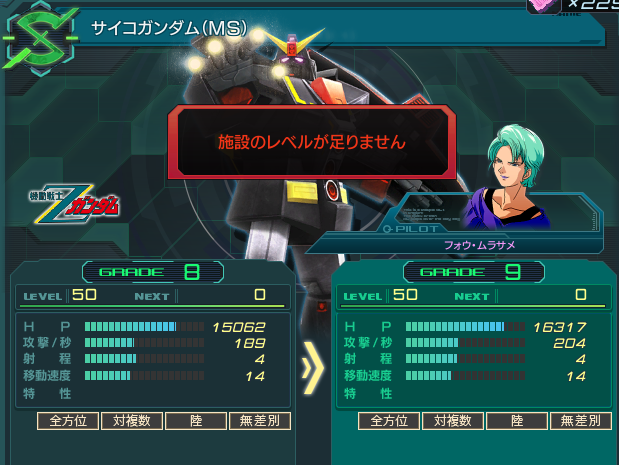The width and height of the screenshot is (619, 465).
Task: Select 全方位 trait in Grade 9 panel
Action: [390, 421]
